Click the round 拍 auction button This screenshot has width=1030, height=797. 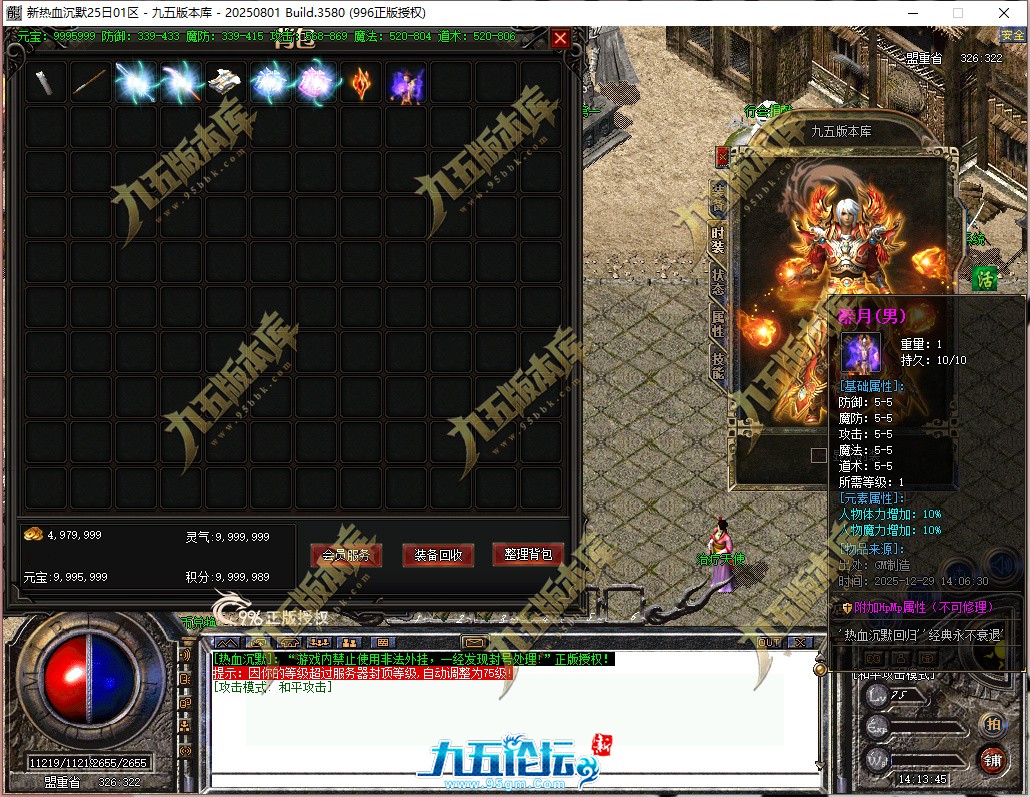point(993,723)
